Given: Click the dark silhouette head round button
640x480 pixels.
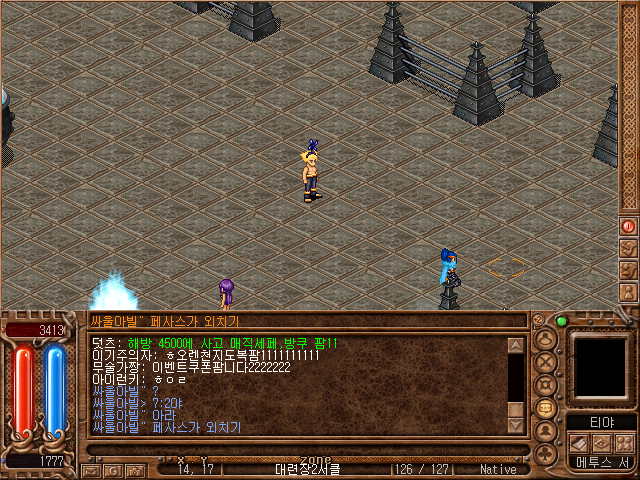Looking at the screenshot, I should [546, 432].
